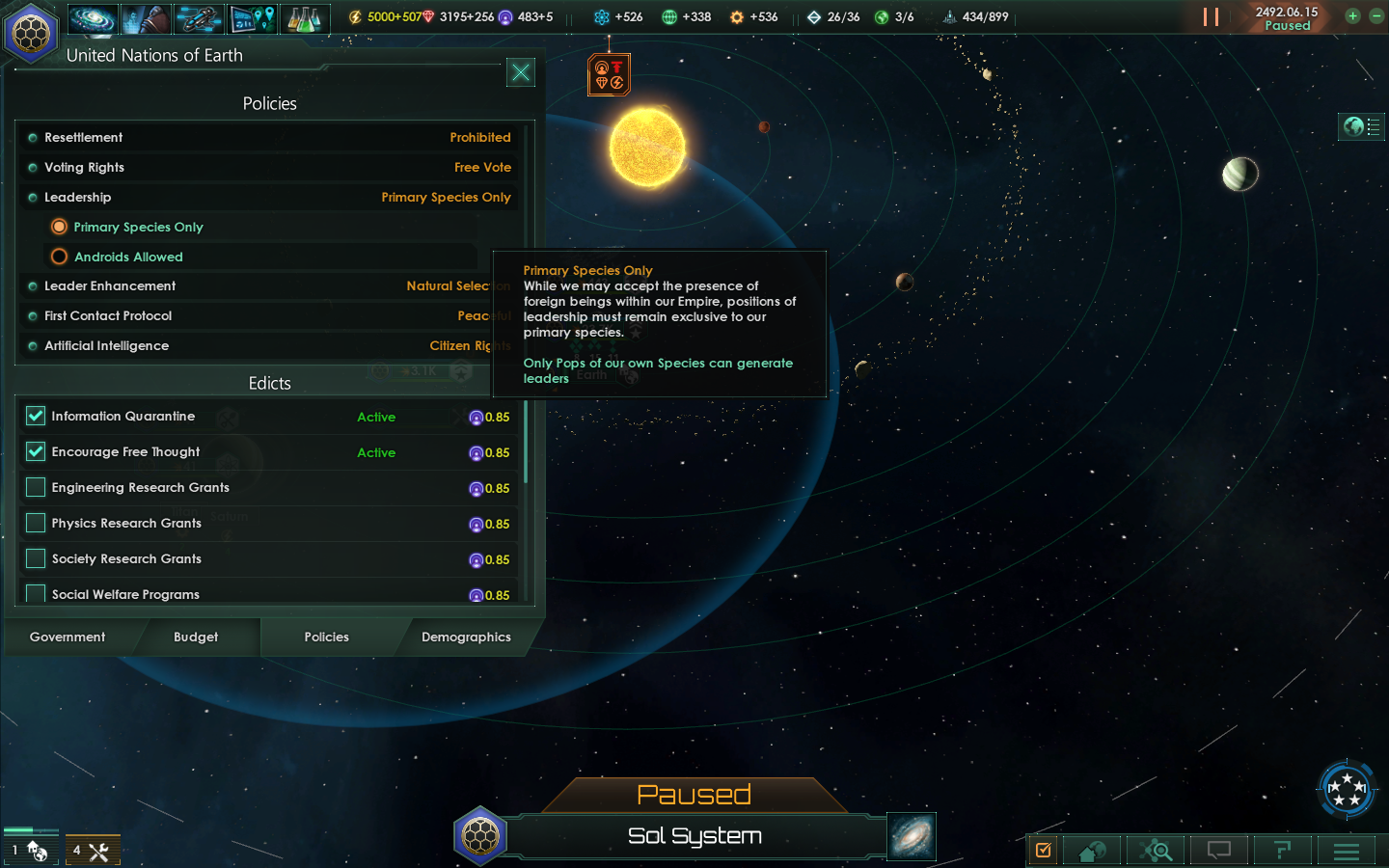This screenshot has width=1389, height=868.
Task: Close the Policies panel
Action: [x=521, y=72]
